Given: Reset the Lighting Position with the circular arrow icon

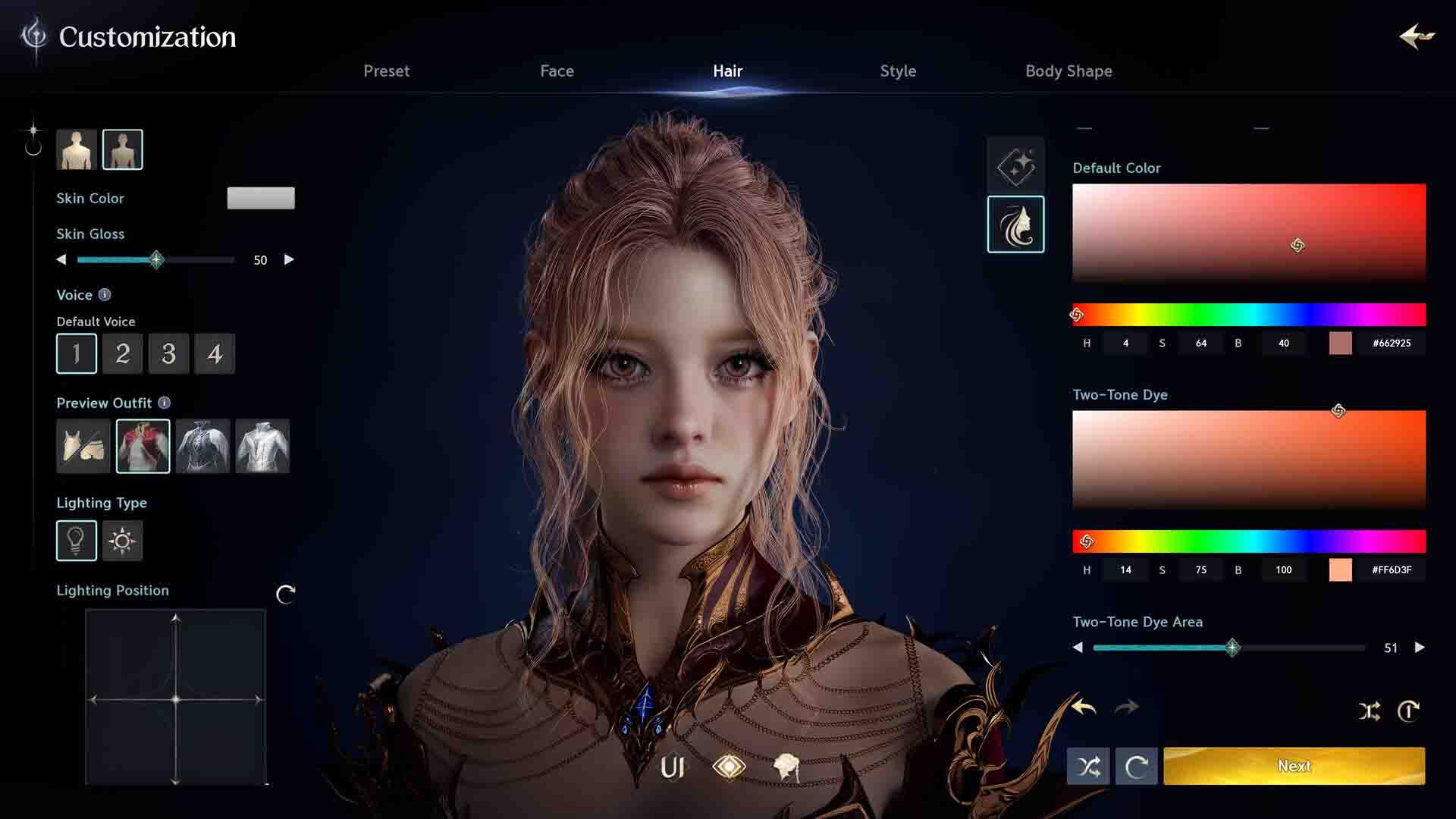Looking at the screenshot, I should point(285,595).
